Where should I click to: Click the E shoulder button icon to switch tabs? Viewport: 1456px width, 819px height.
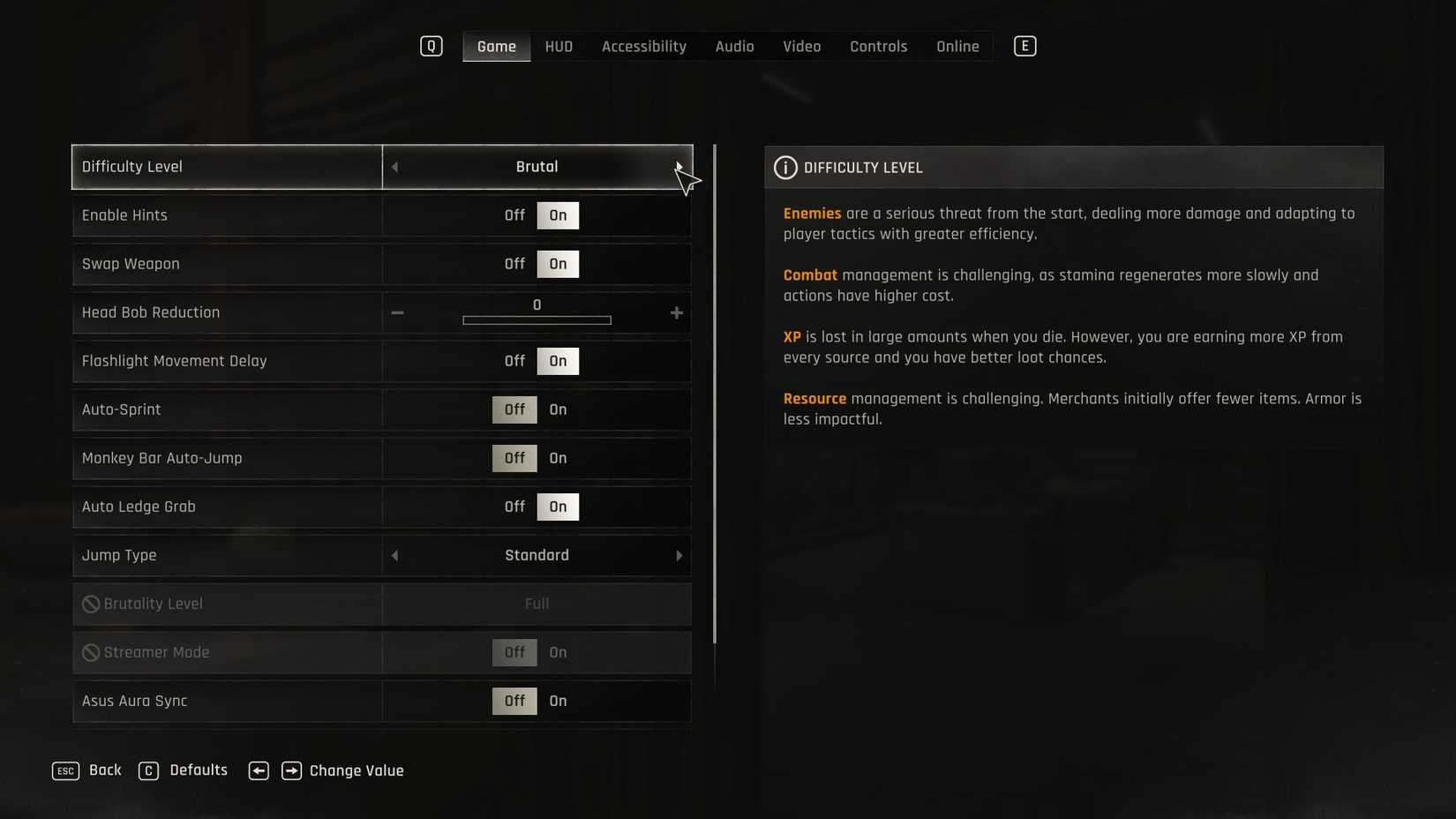point(1024,46)
